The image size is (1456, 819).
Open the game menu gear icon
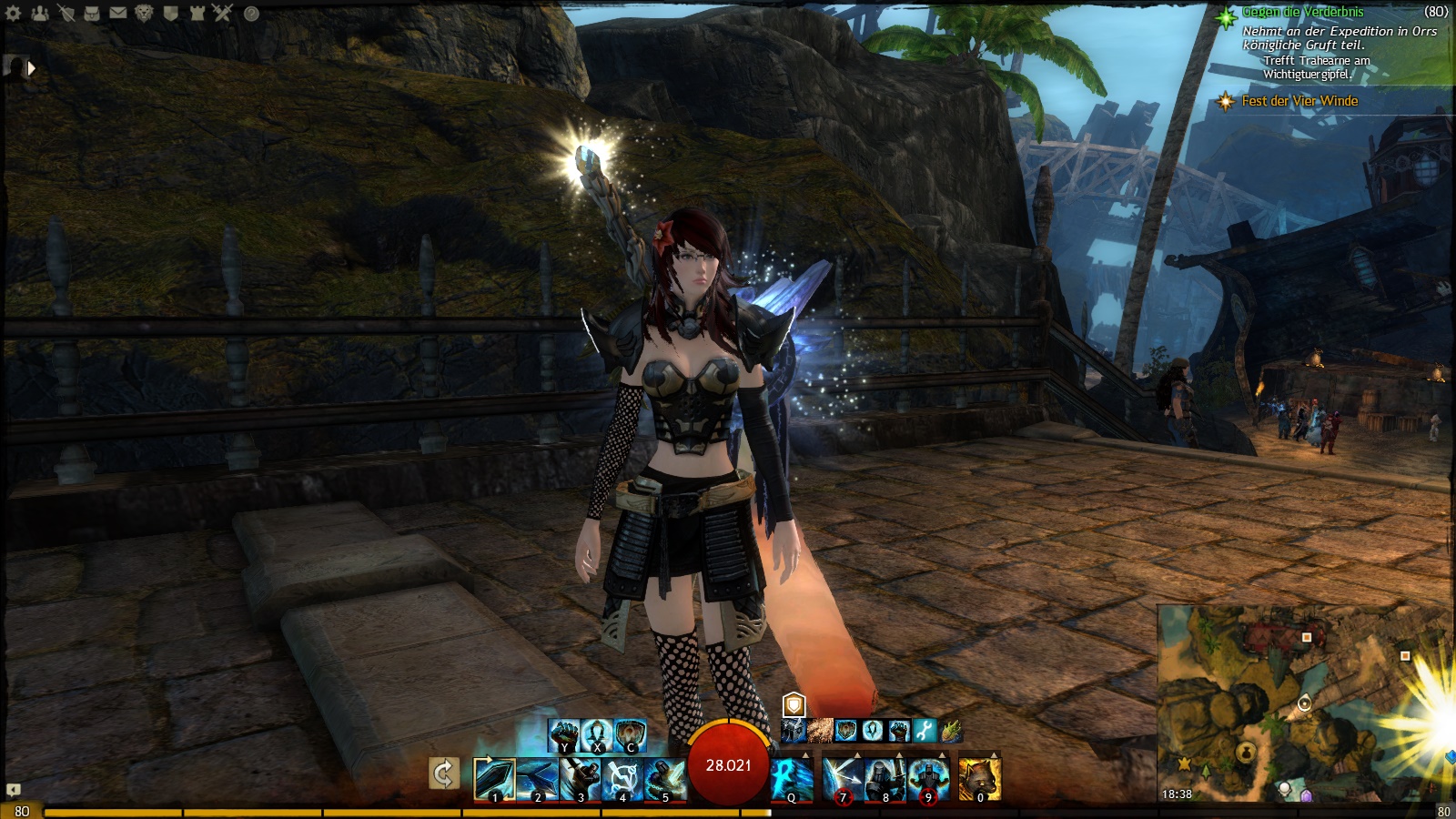pos(14,13)
